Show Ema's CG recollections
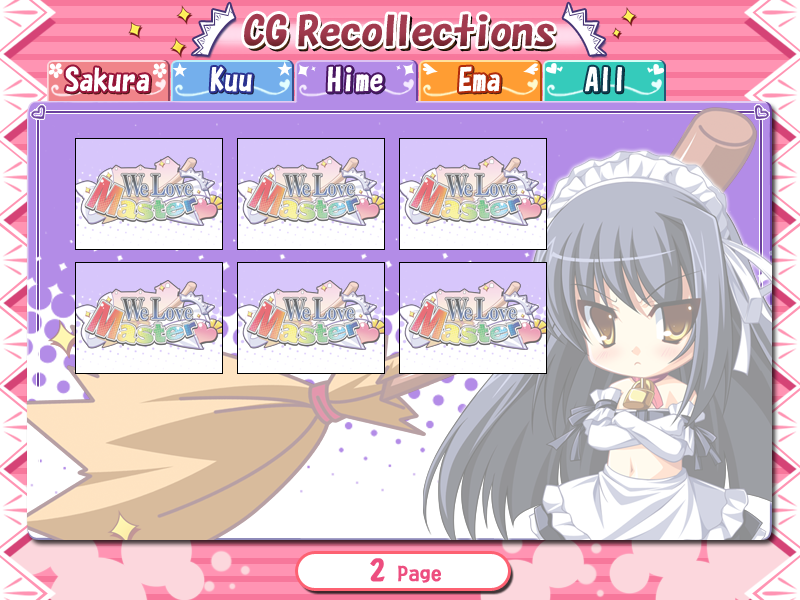Screen dimensions: 800x600 480,81
